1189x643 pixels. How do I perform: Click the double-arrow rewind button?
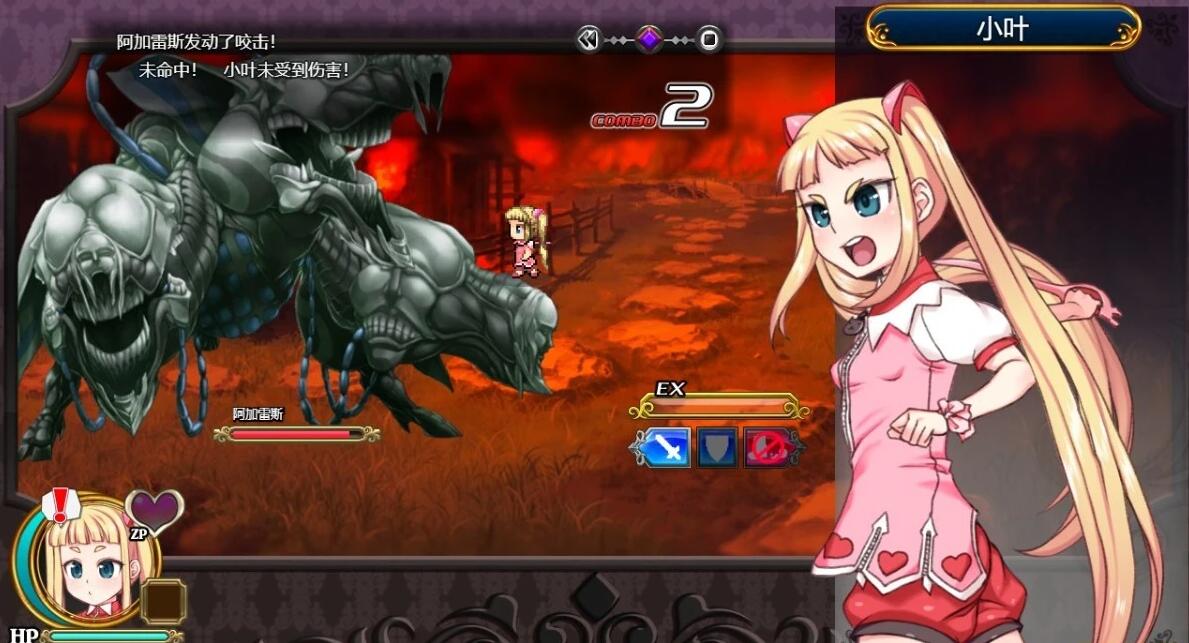click(589, 39)
